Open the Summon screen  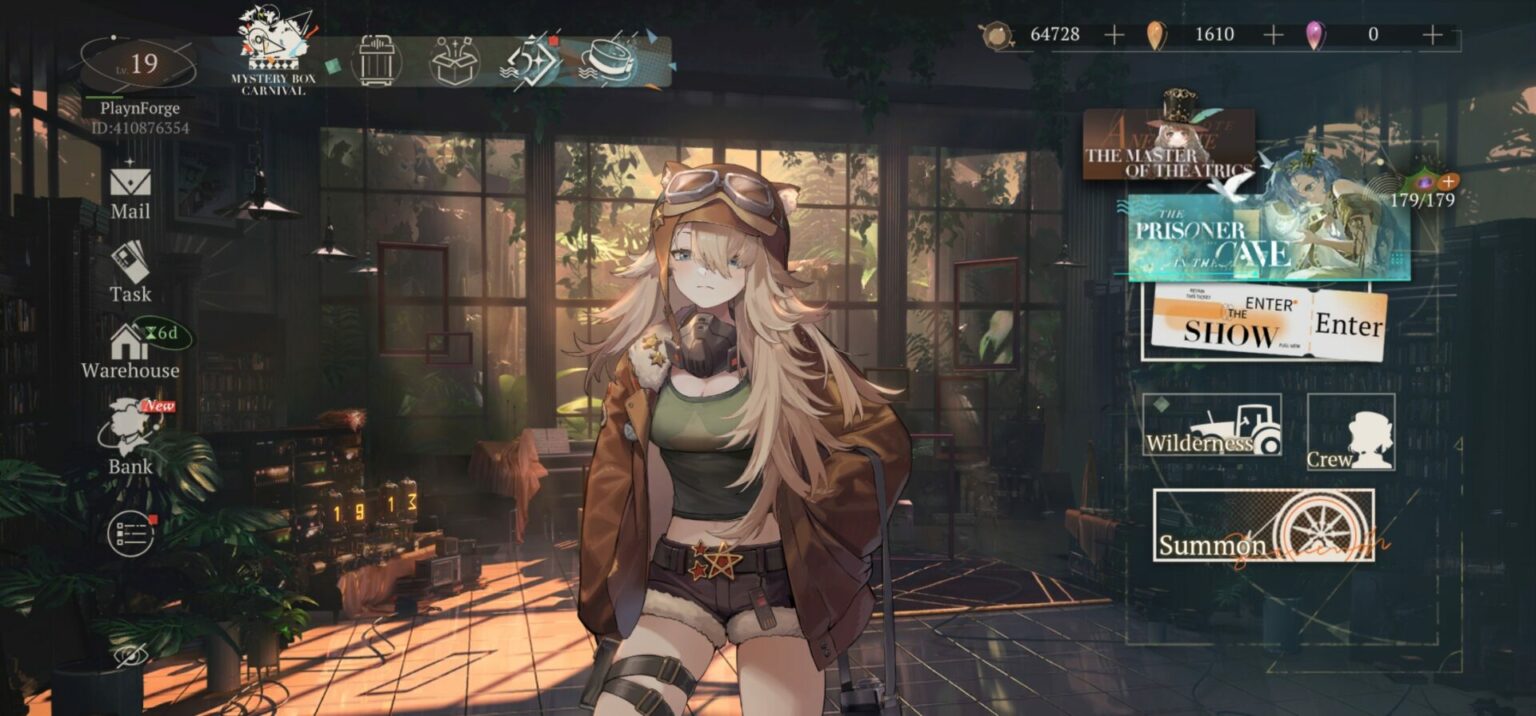[x=1263, y=525]
